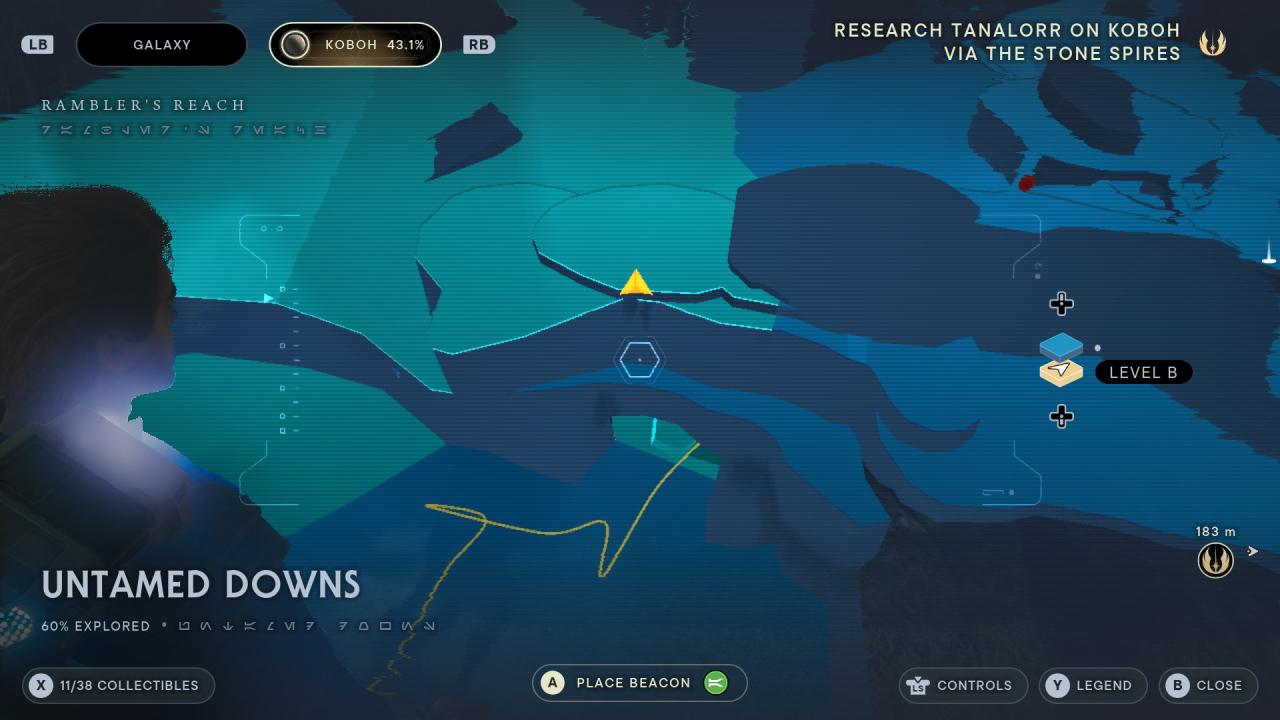Click the objective marker showing 183 m
Image resolution: width=1280 pixels, height=720 pixels.
tap(1215, 560)
